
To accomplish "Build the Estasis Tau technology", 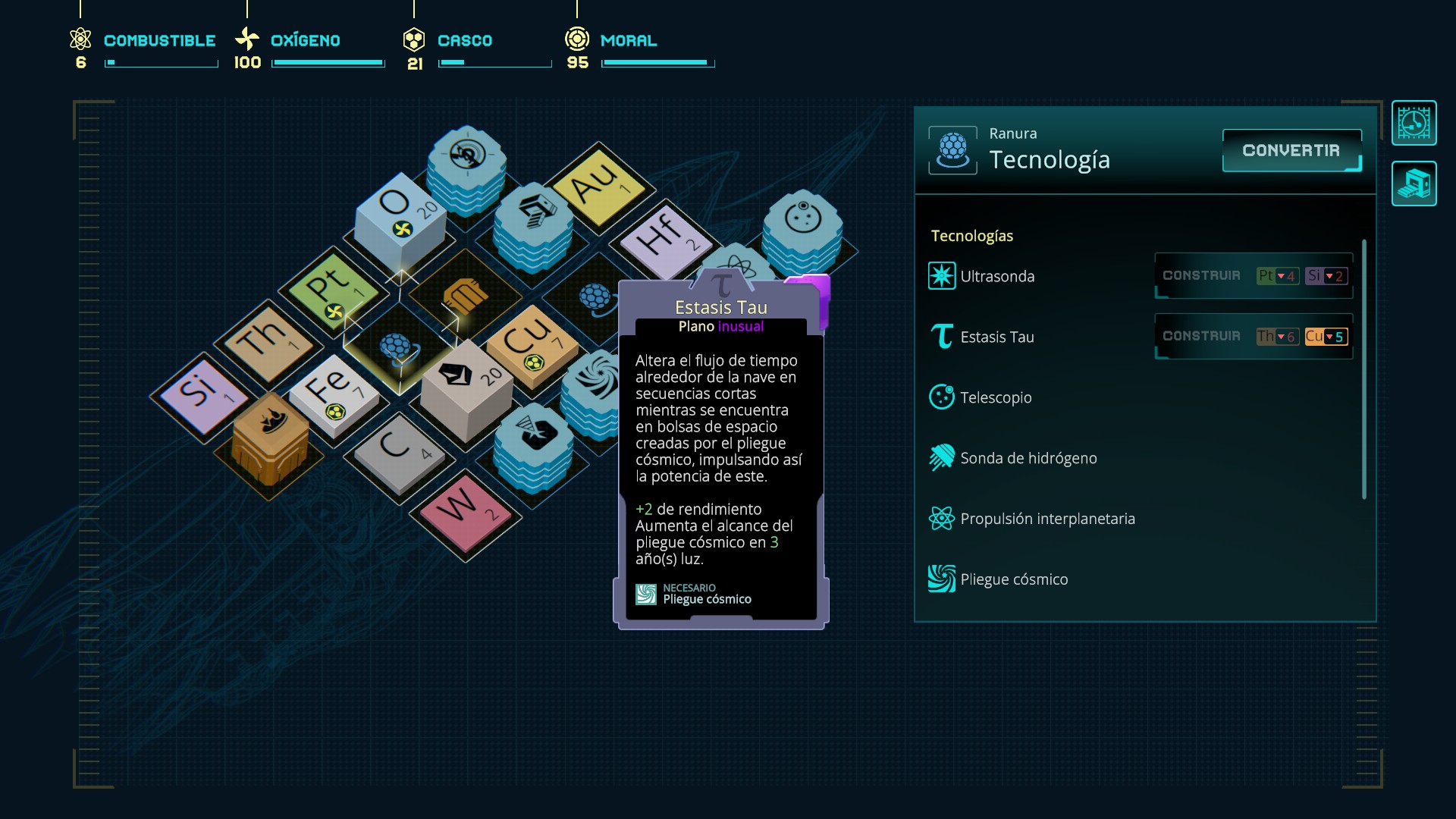I will [x=1201, y=337].
